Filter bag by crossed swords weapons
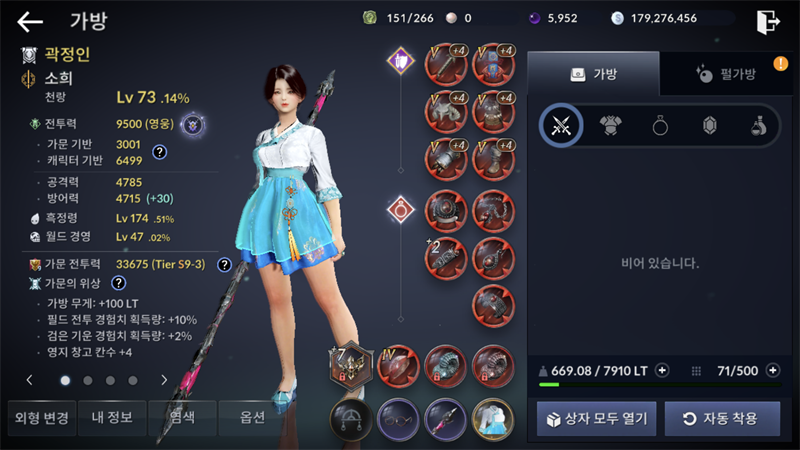 tap(561, 125)
